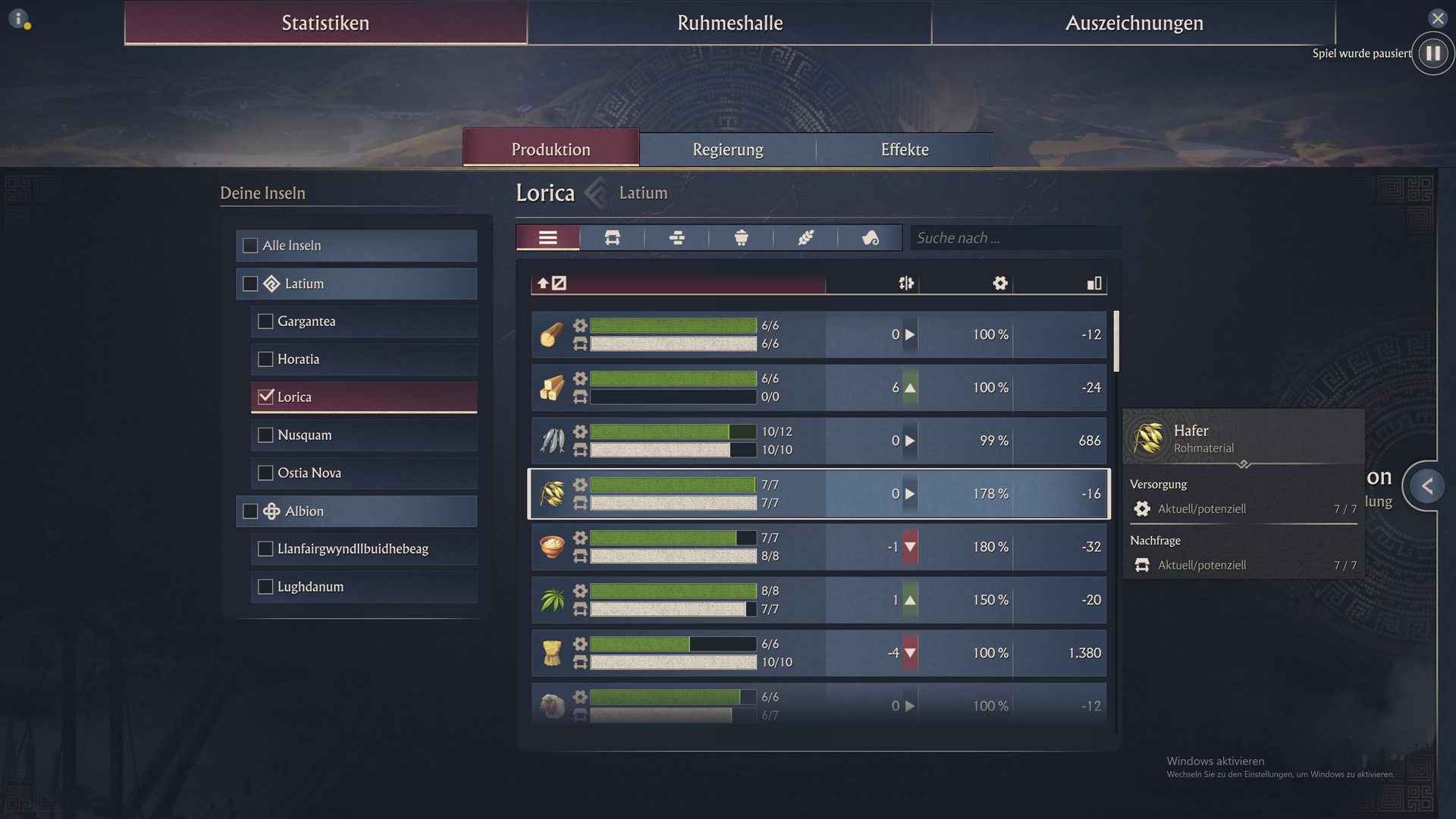The image size is (1456, 819).
Task: Check the Lughdanum island box
Action: [265, 587]
